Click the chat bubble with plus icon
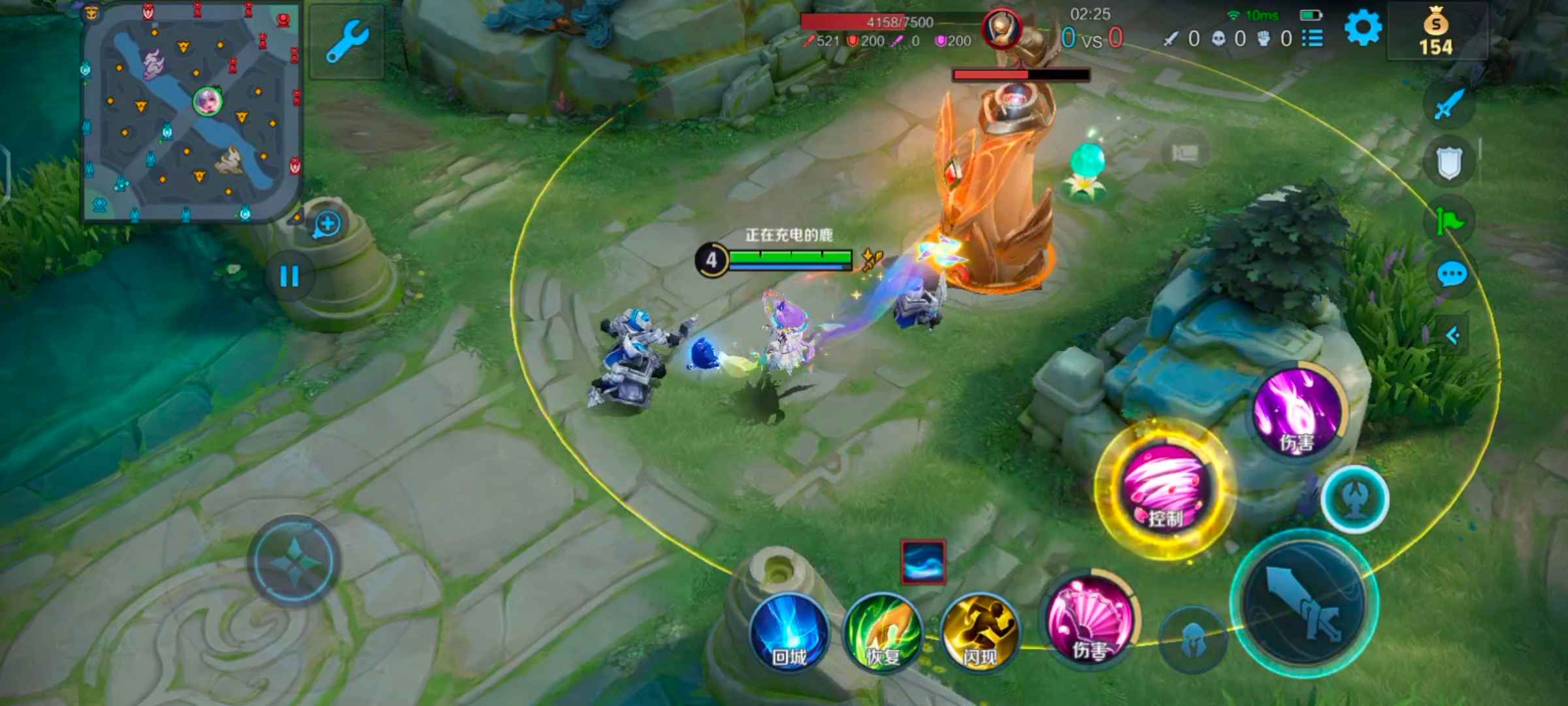 click(x=327, y=224)
